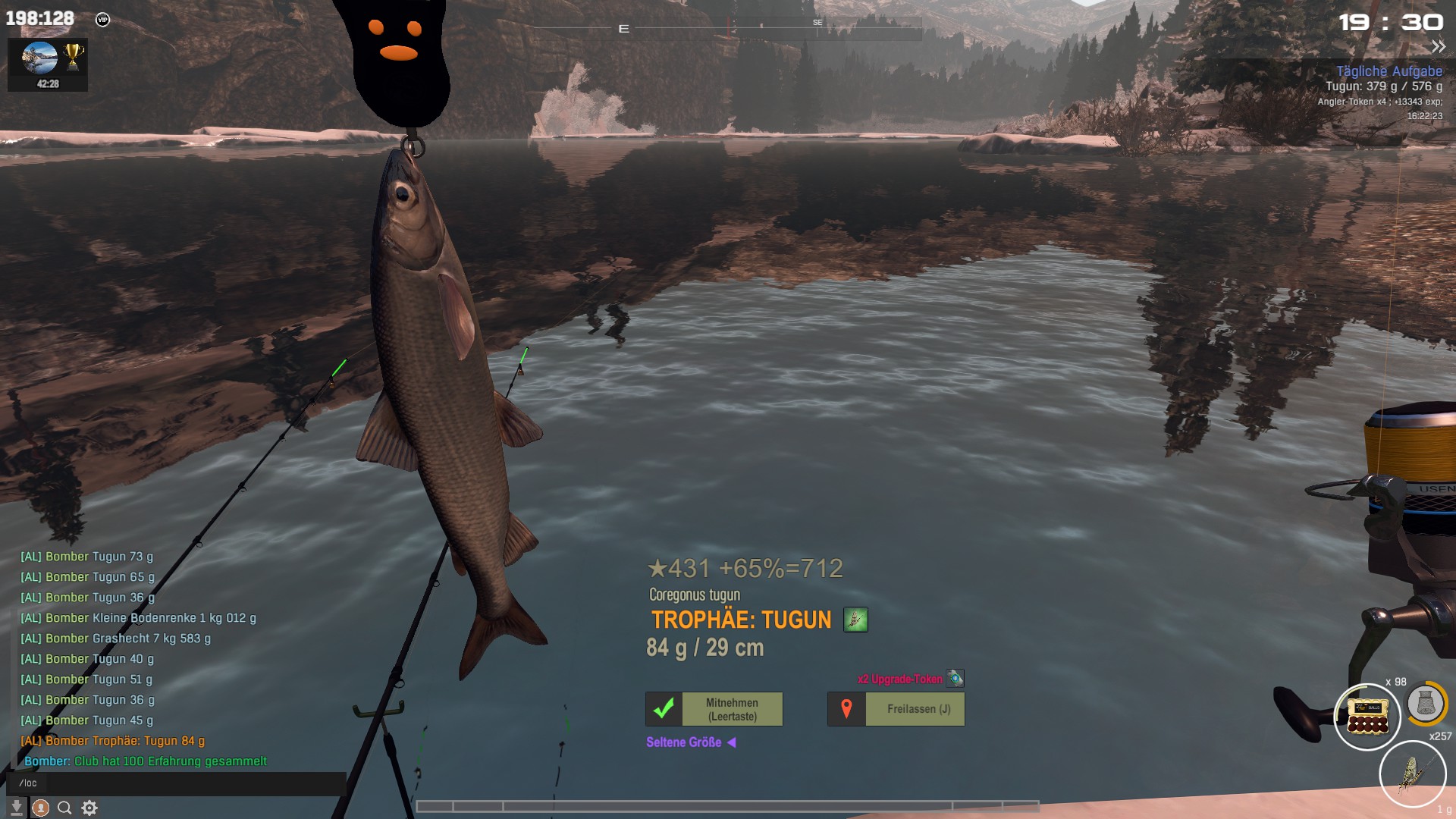This screenshot has height=819, width=1456.
Task: Click the VIP status badge
Action: pyautogui.click(x=103, y=20)
